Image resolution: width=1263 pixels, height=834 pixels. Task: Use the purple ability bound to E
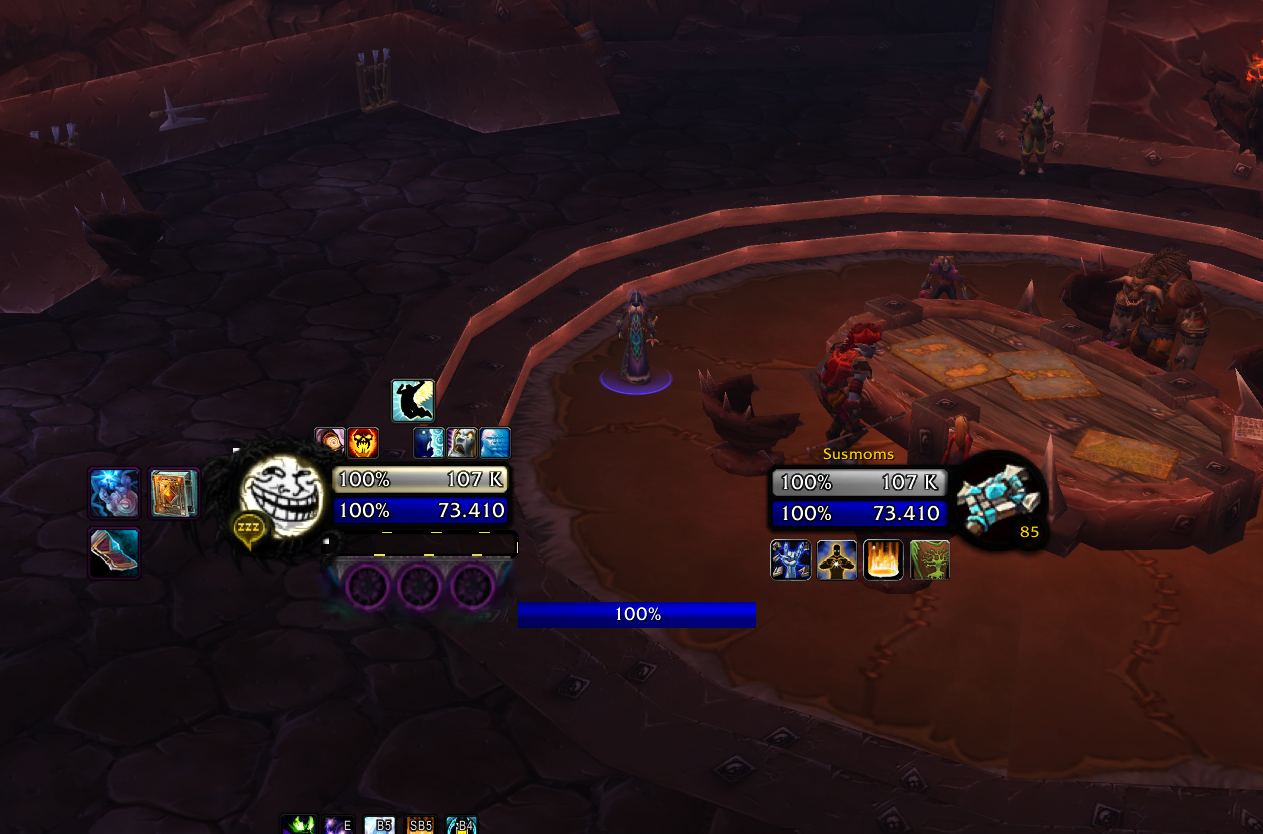(x=336, y=825)
